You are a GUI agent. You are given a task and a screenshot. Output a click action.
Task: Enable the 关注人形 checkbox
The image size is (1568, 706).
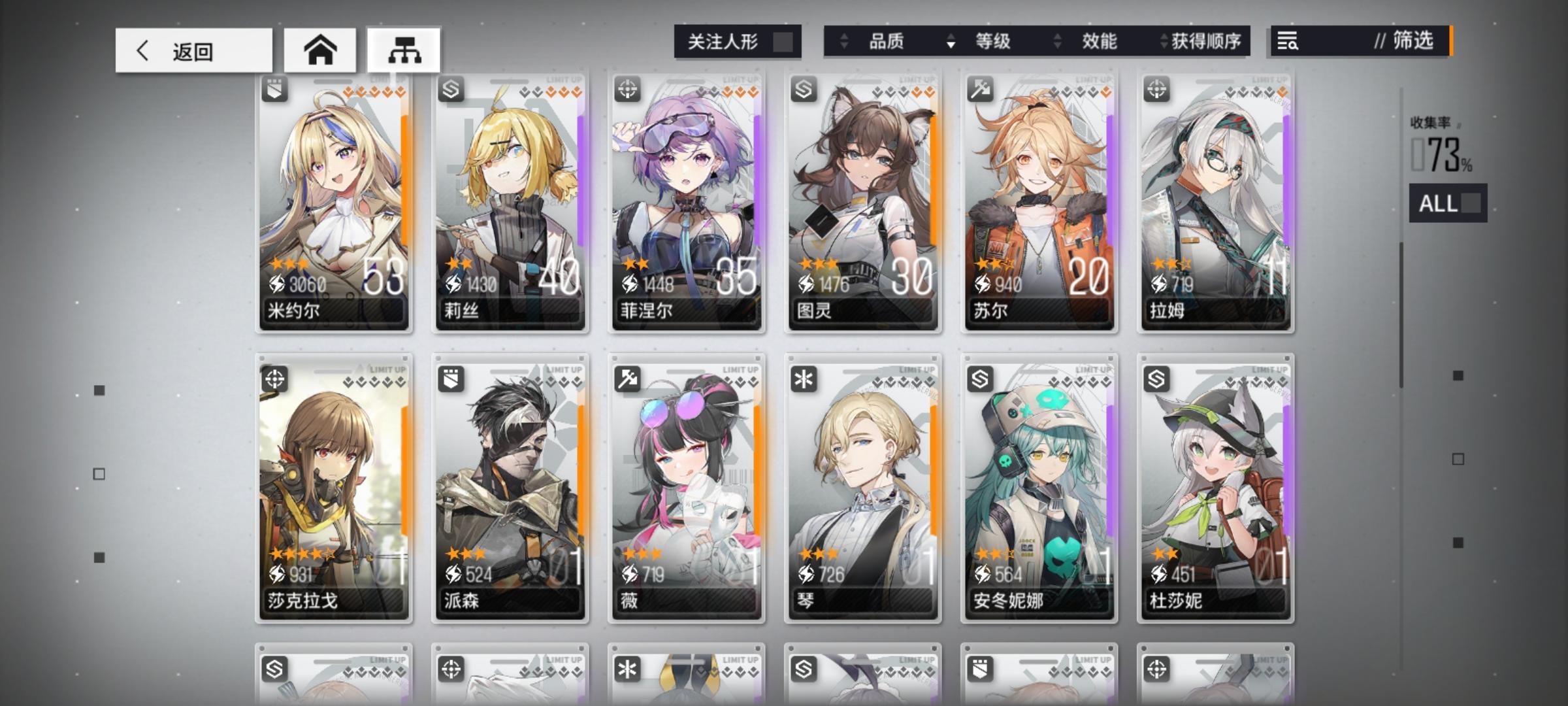[x=783, y=41]
